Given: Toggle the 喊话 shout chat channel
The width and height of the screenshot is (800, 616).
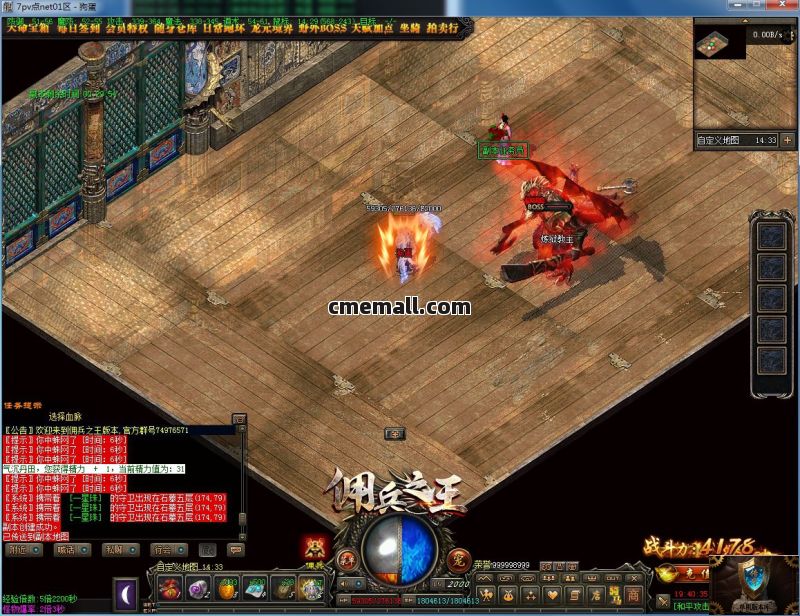Looking at the screenshot, I should pos(65,549).
